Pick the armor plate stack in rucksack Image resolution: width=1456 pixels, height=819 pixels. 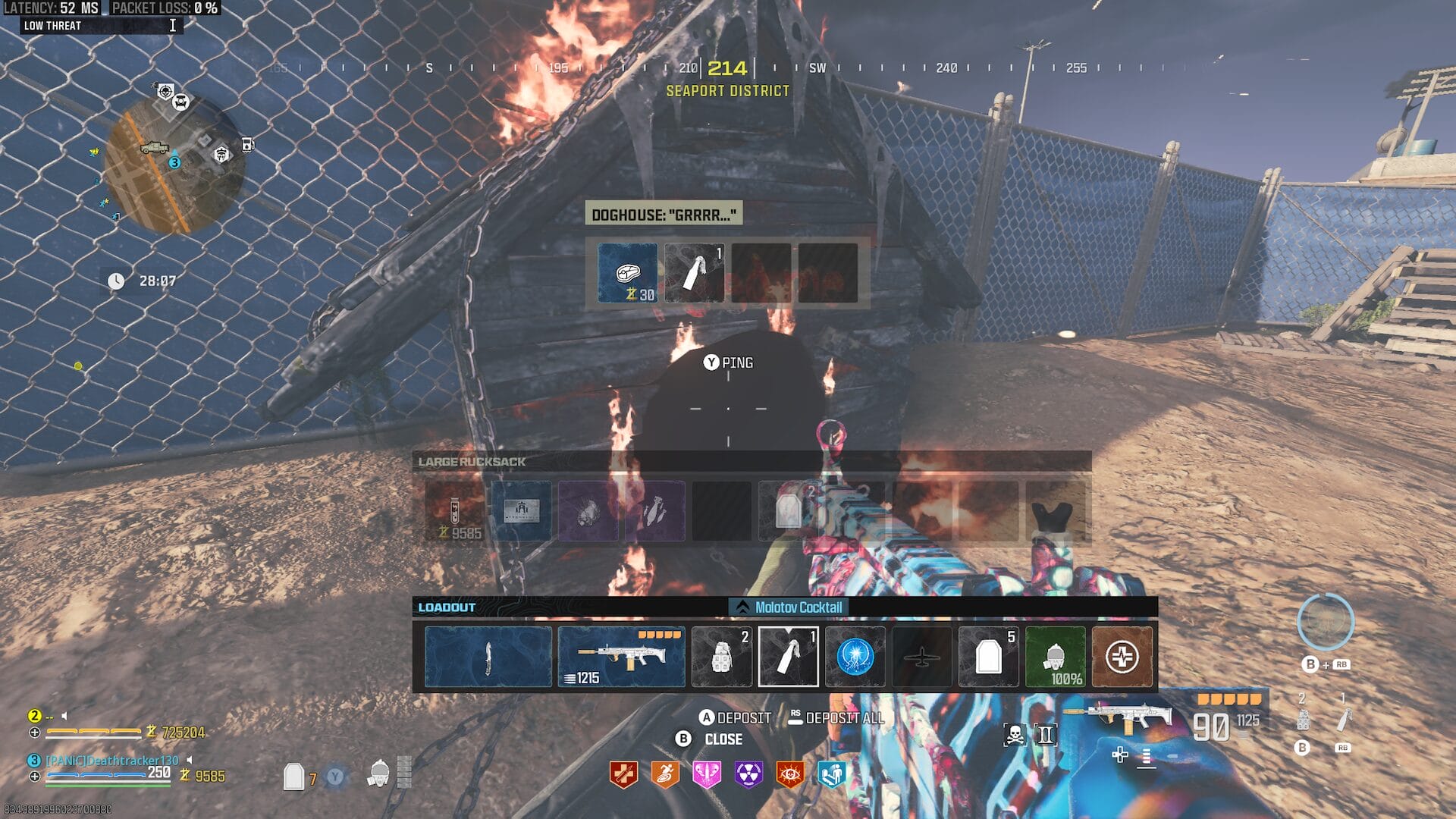(x=789, y=511)
